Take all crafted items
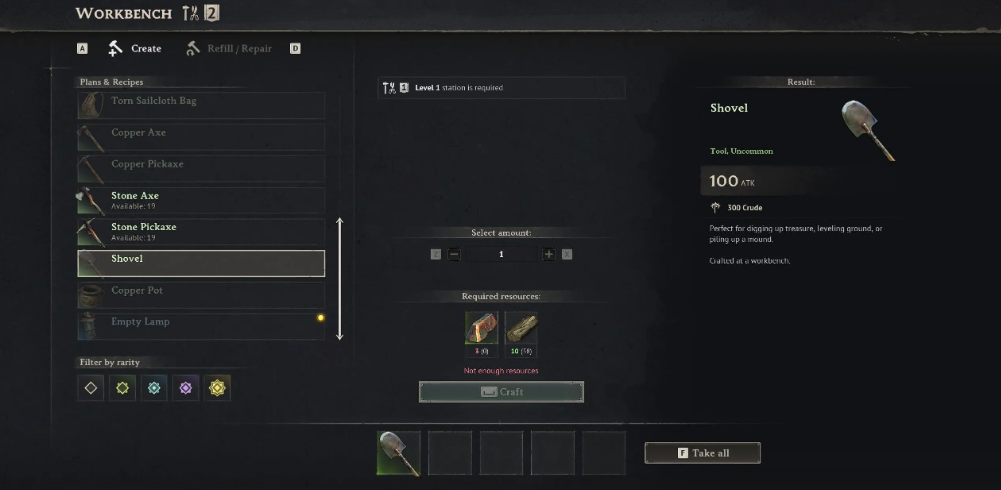Viewport: 1001px width, 490px height. 702,453
